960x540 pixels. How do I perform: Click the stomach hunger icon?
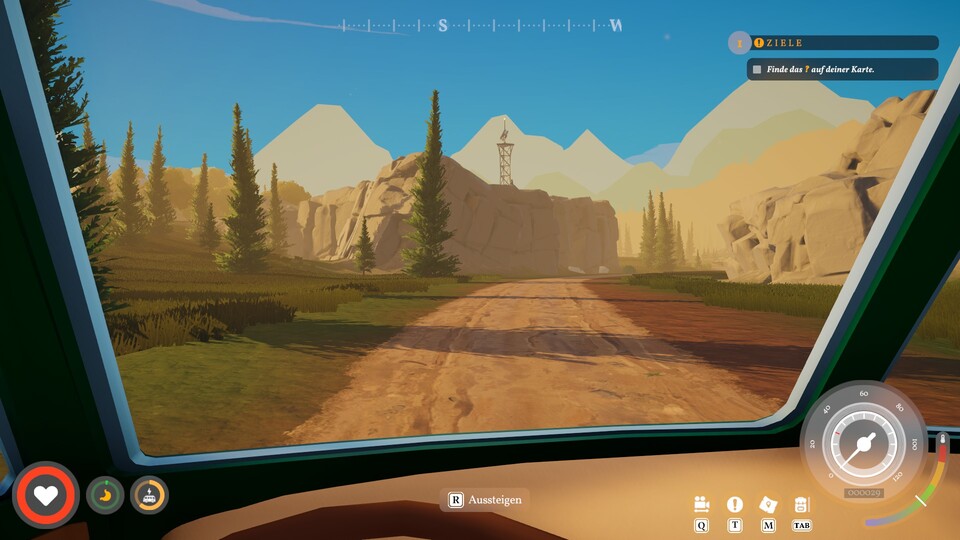(104, 494)
